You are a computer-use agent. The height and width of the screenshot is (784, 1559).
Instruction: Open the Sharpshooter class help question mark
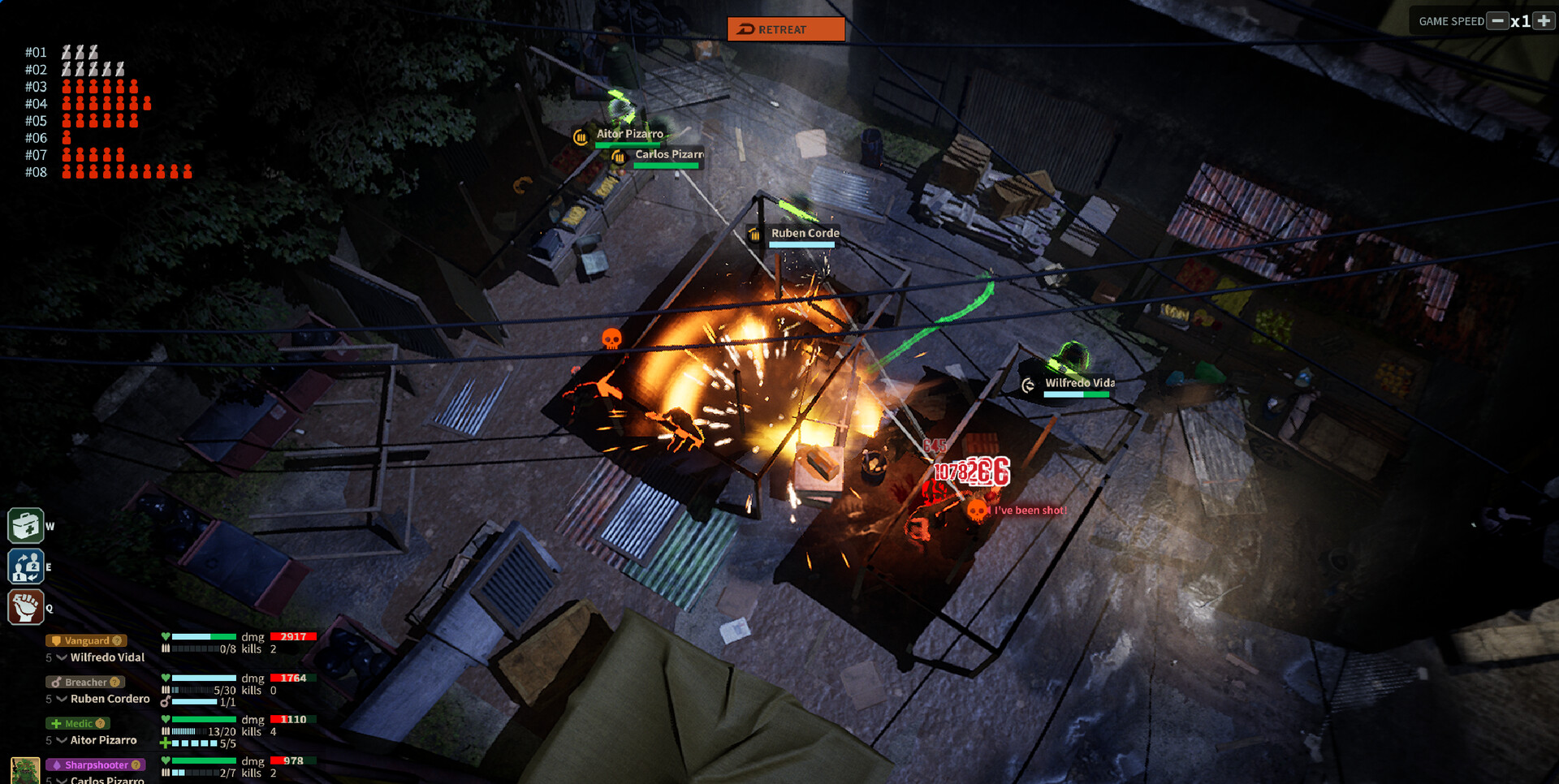[134, 765]
